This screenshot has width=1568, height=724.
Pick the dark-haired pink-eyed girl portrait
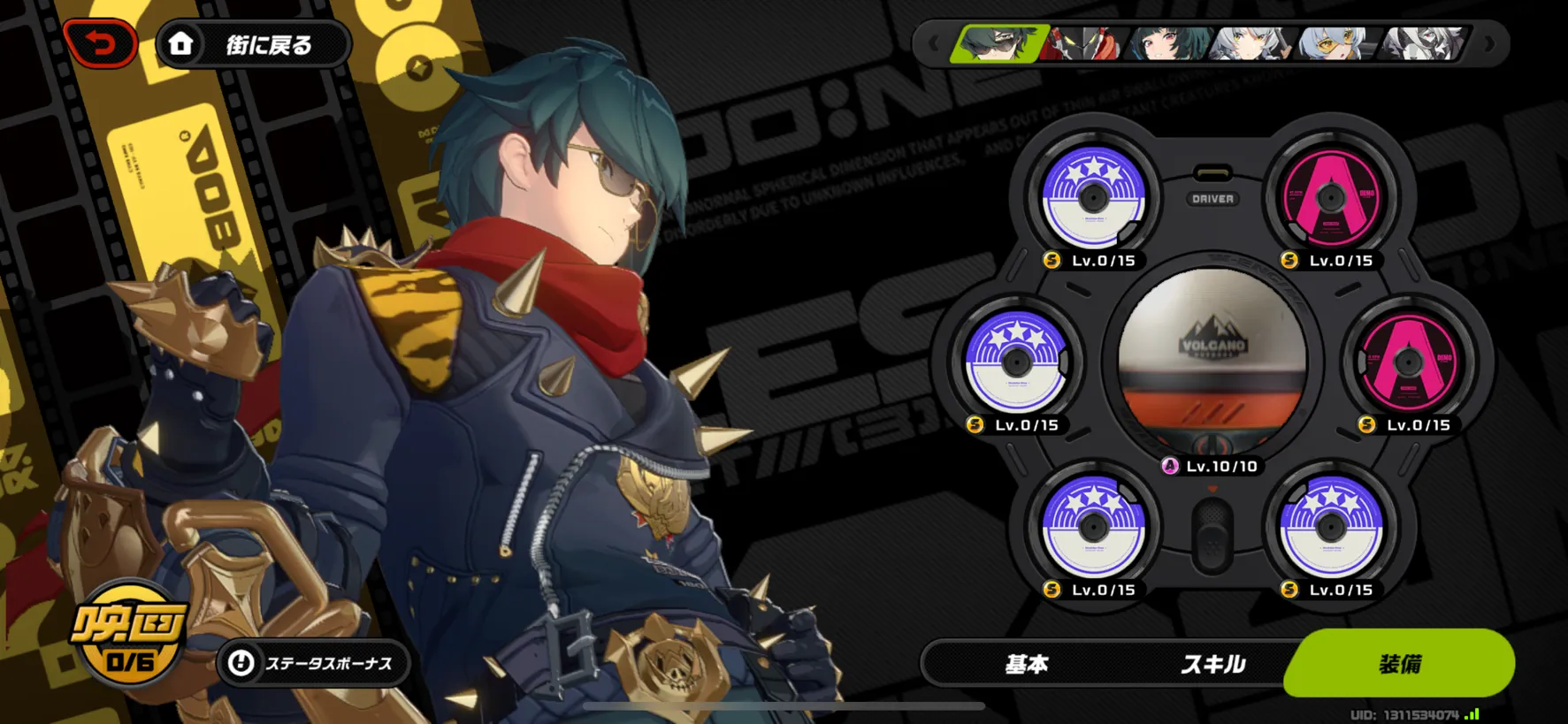pyautogui.click(x=1166, y=43)
